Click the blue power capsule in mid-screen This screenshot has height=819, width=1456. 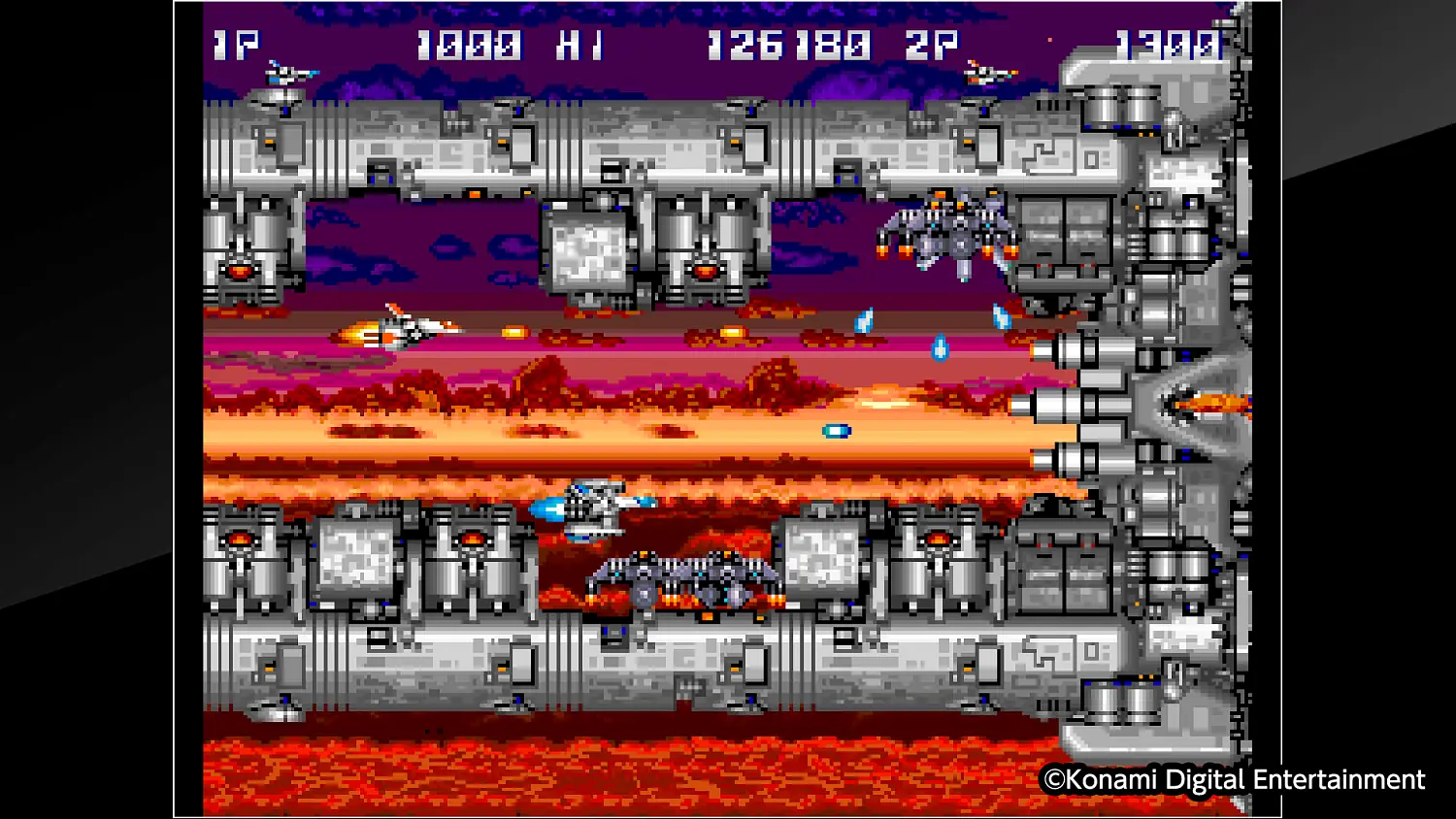click(x=838, y=433)
